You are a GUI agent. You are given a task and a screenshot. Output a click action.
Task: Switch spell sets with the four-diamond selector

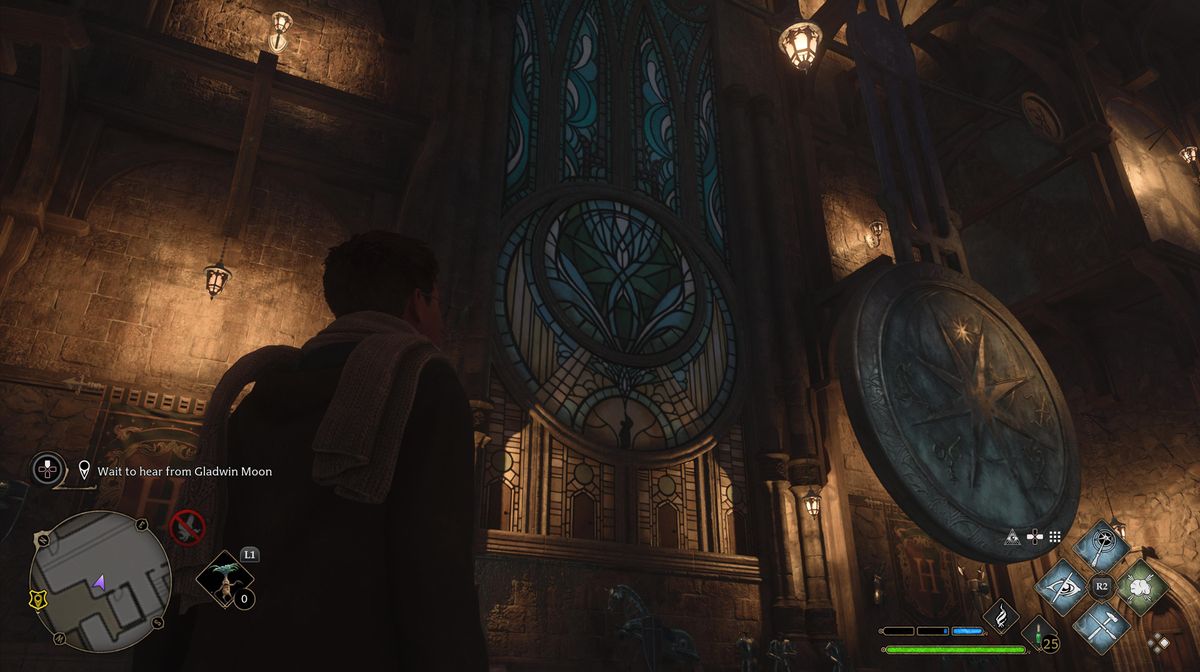pos(1159,642)
